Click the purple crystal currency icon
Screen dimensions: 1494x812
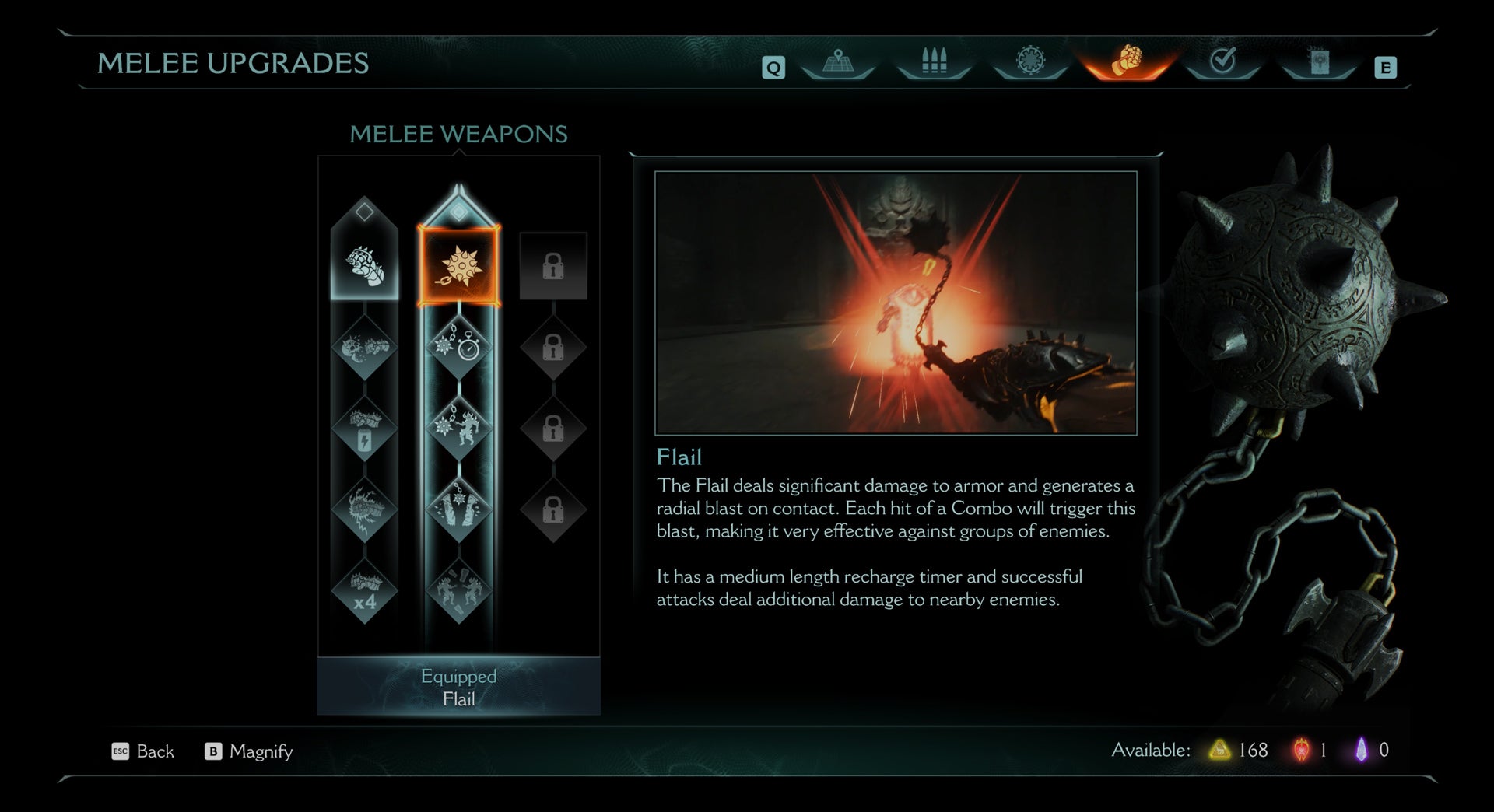[x=1362, y=751]
